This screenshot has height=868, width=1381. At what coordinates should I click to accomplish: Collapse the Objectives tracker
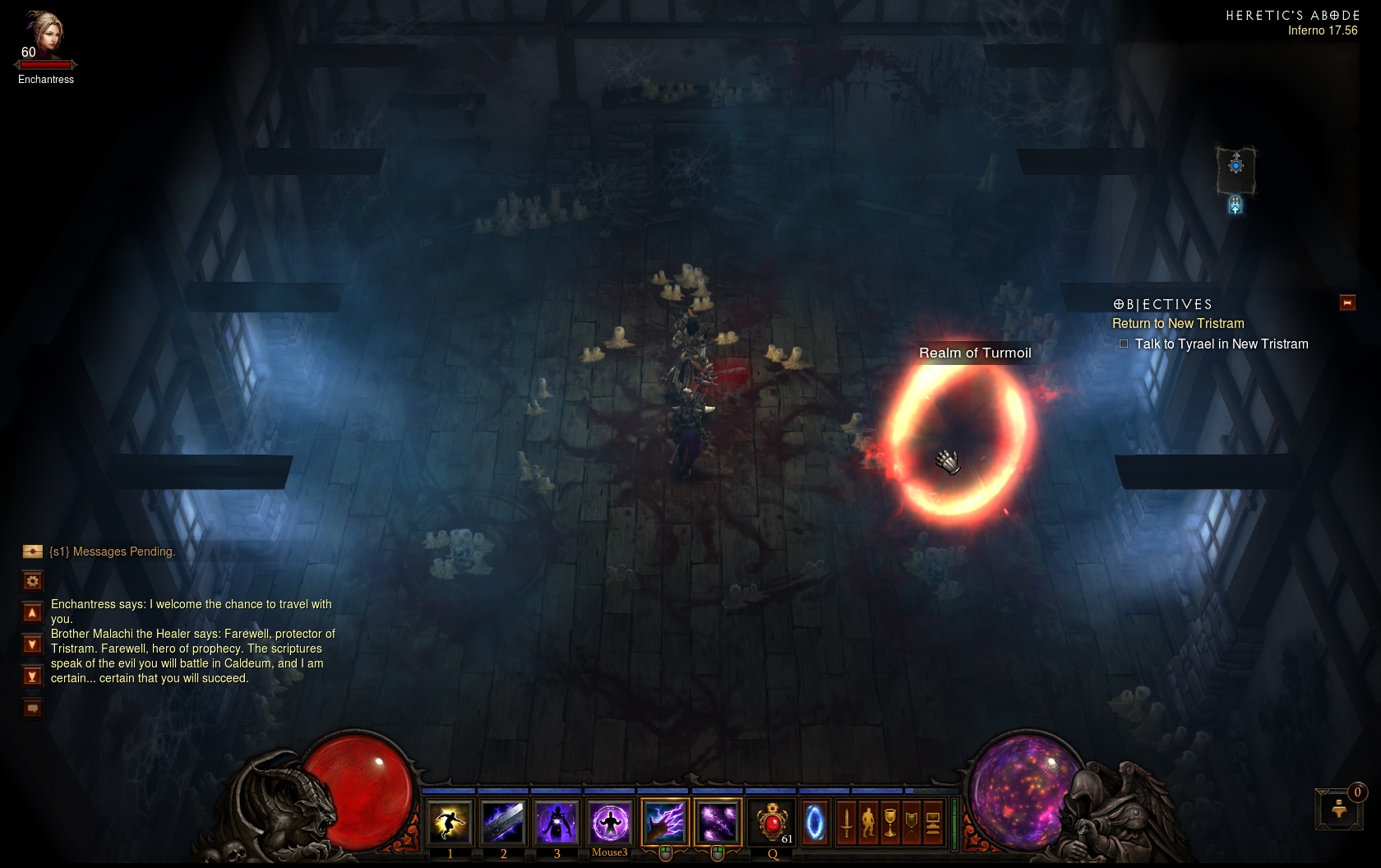tap(1347, 303)
